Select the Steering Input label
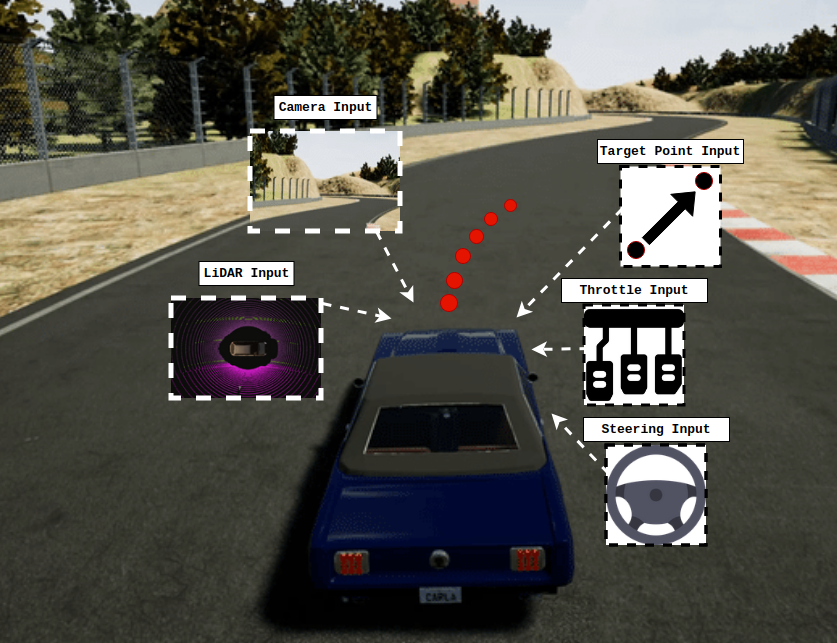Screen dimensions: 837x643 (655, 430)
